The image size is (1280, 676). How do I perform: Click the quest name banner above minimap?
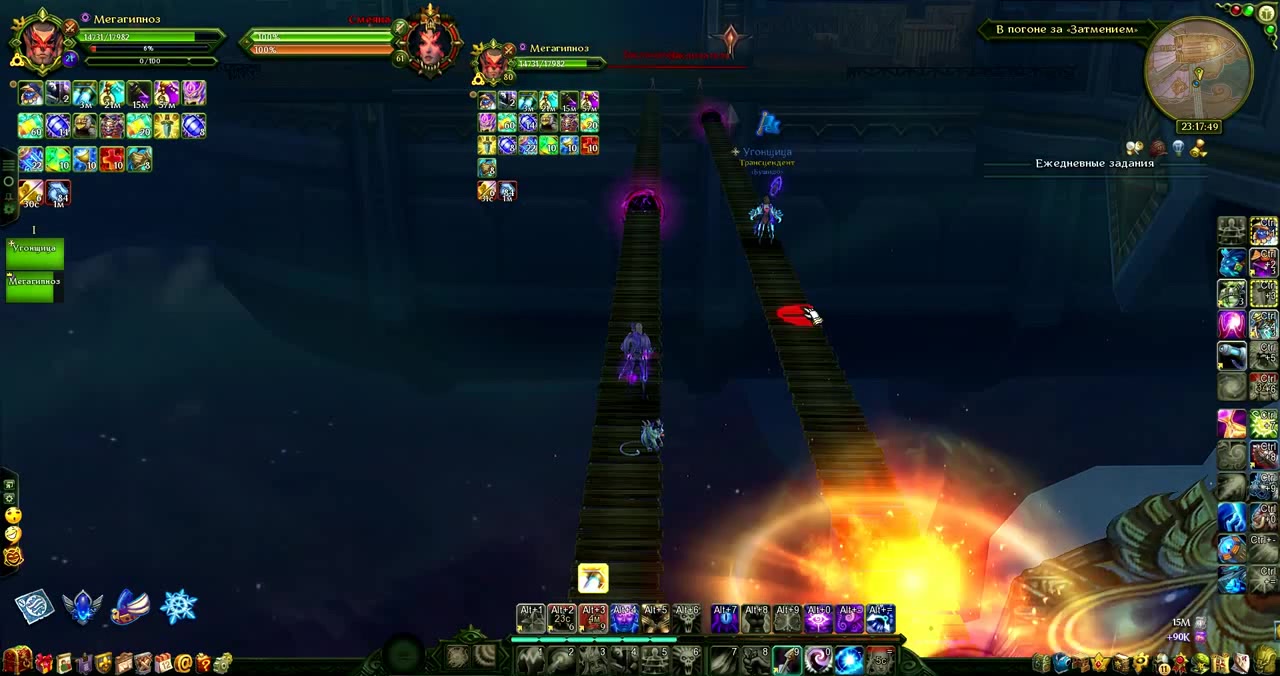pyautogui.click(x=1066, y=30)
